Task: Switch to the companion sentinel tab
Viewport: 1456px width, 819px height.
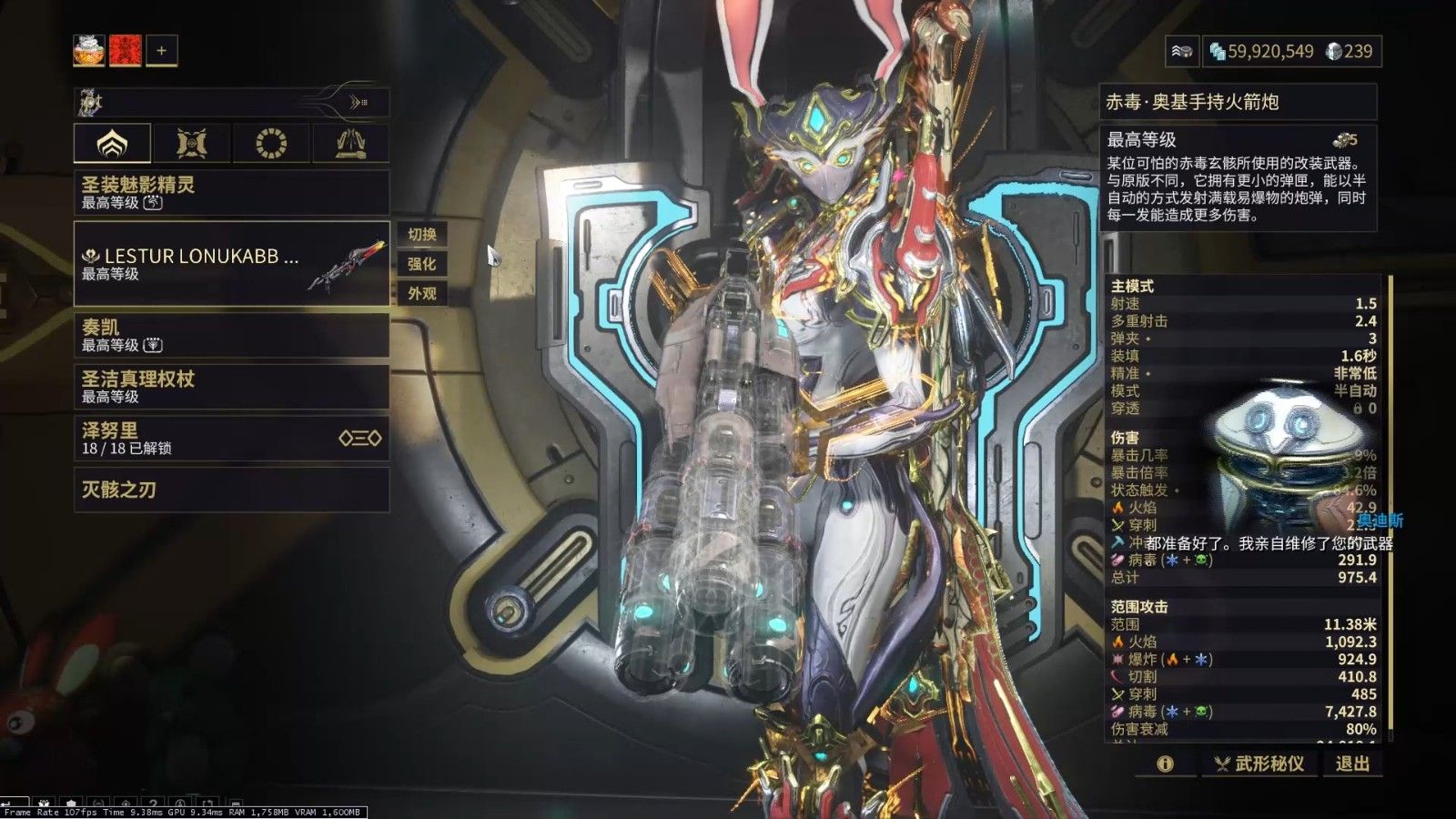Action: pos(191,143)
